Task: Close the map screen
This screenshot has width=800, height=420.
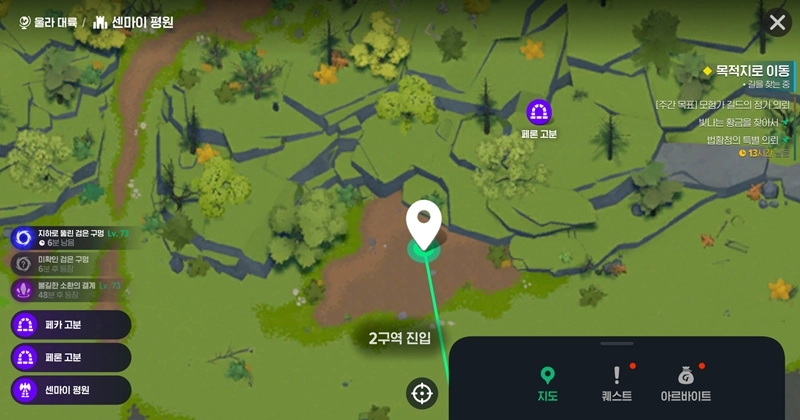Action: coord(777,22)
